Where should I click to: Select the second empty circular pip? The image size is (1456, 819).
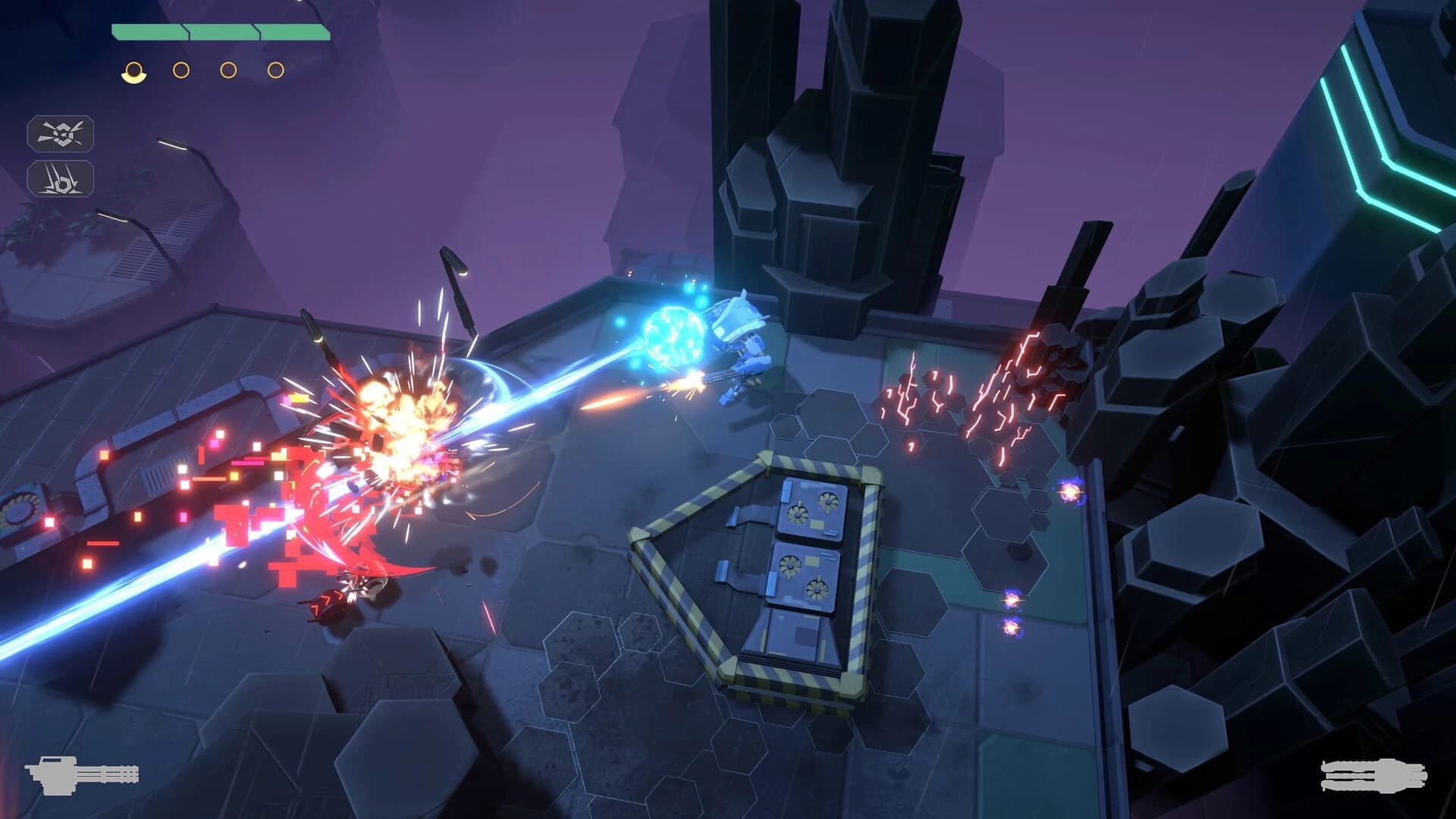[181, 71]
